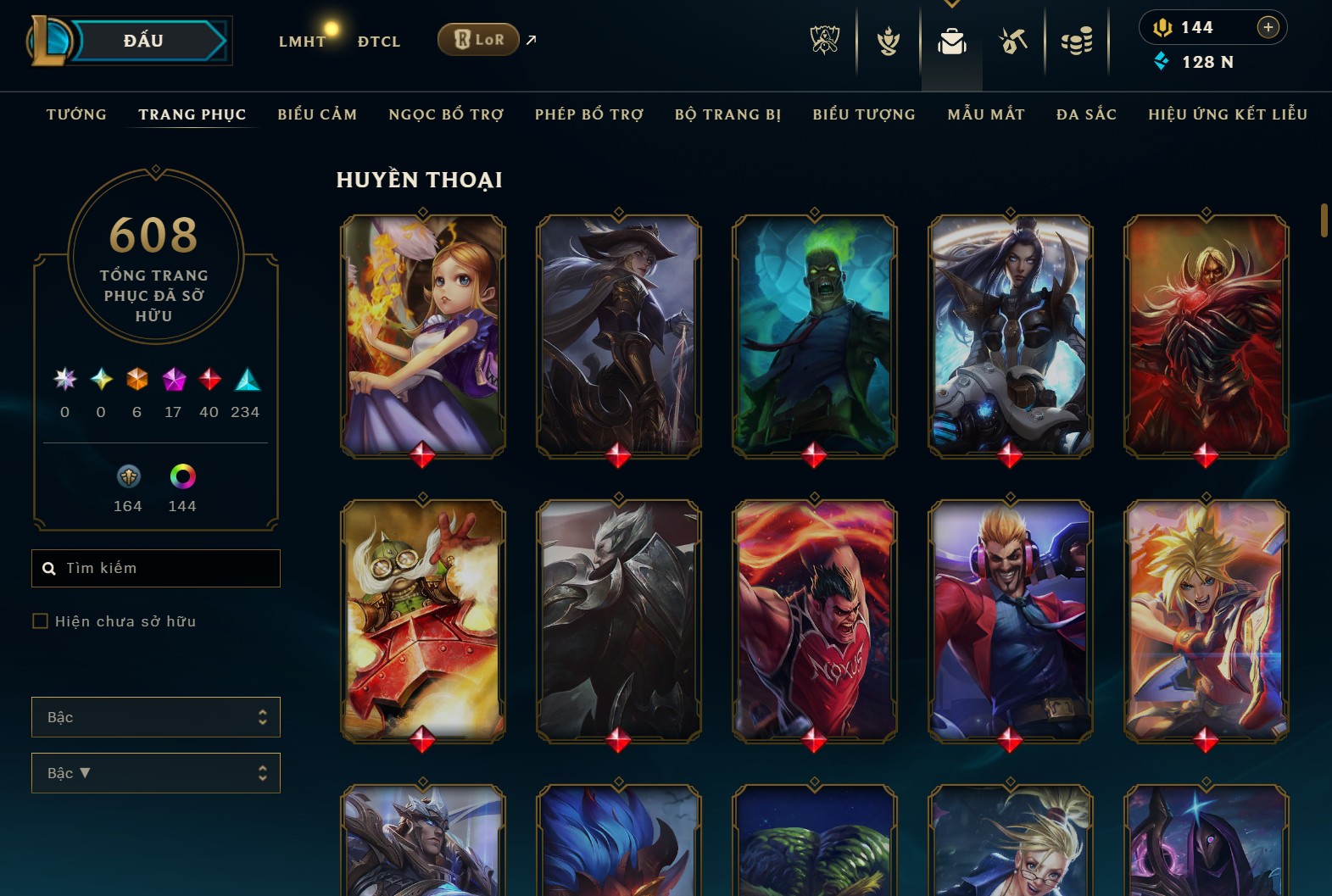Open the Loot icon in top bar

pyautogui.click(x=1013, y=39)
